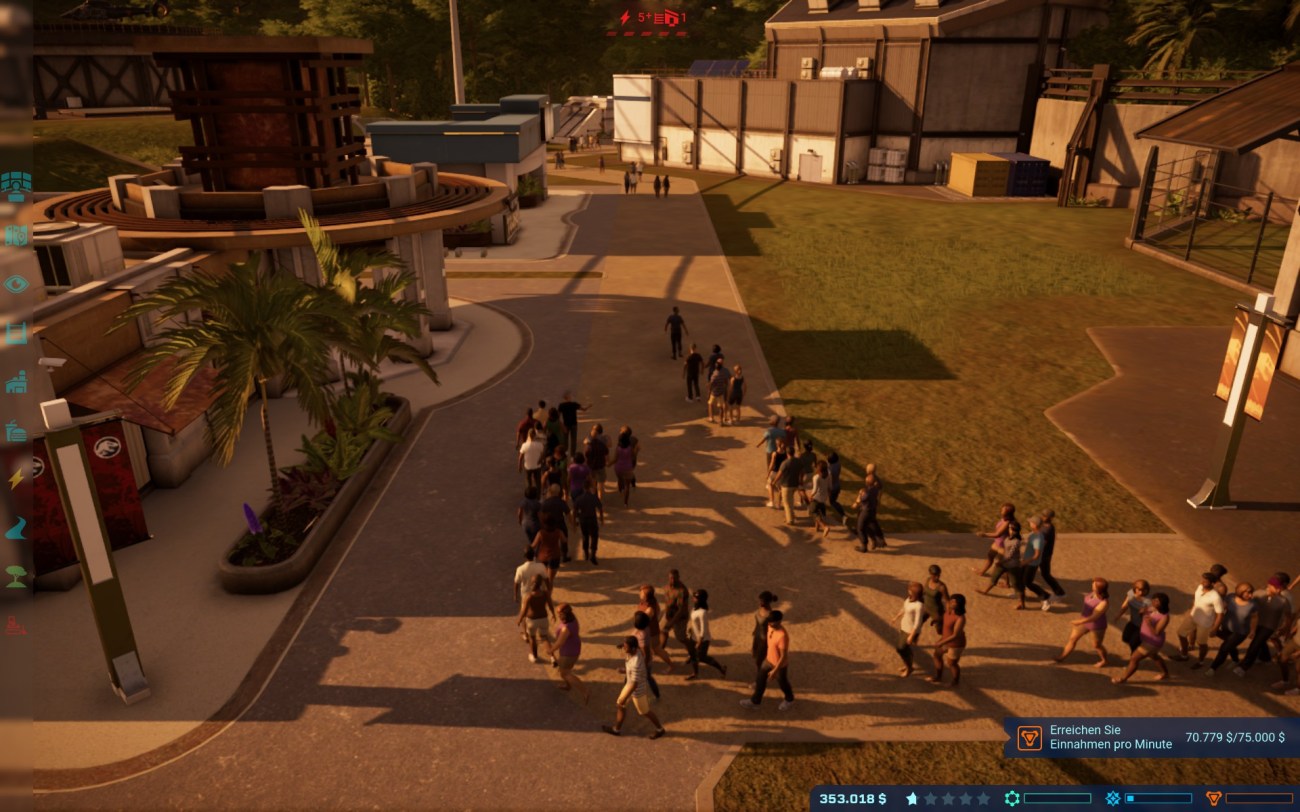1300x812 pixels.
Task: Click the red building alert icon
Action: (671, 17)
